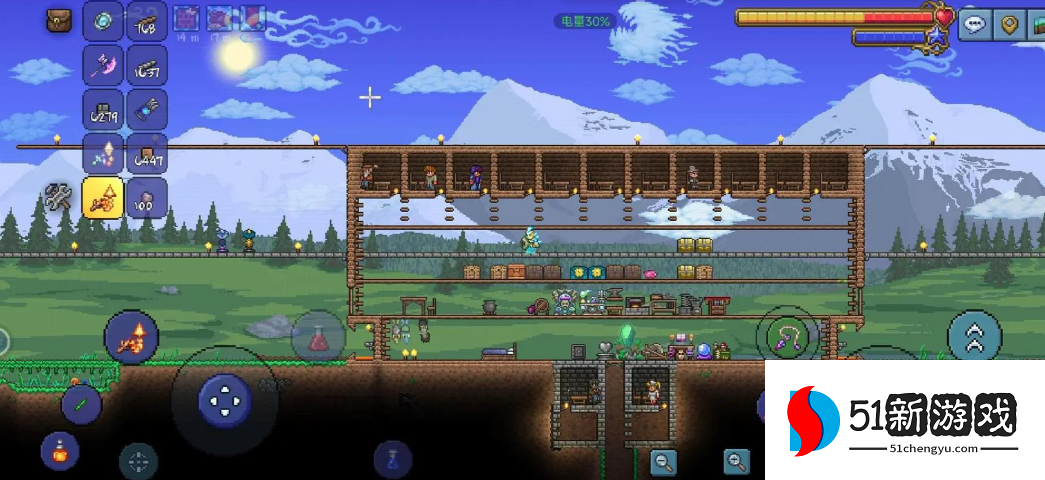Tap the green wand round button
Screen dimensions: 1045x480
81,404
